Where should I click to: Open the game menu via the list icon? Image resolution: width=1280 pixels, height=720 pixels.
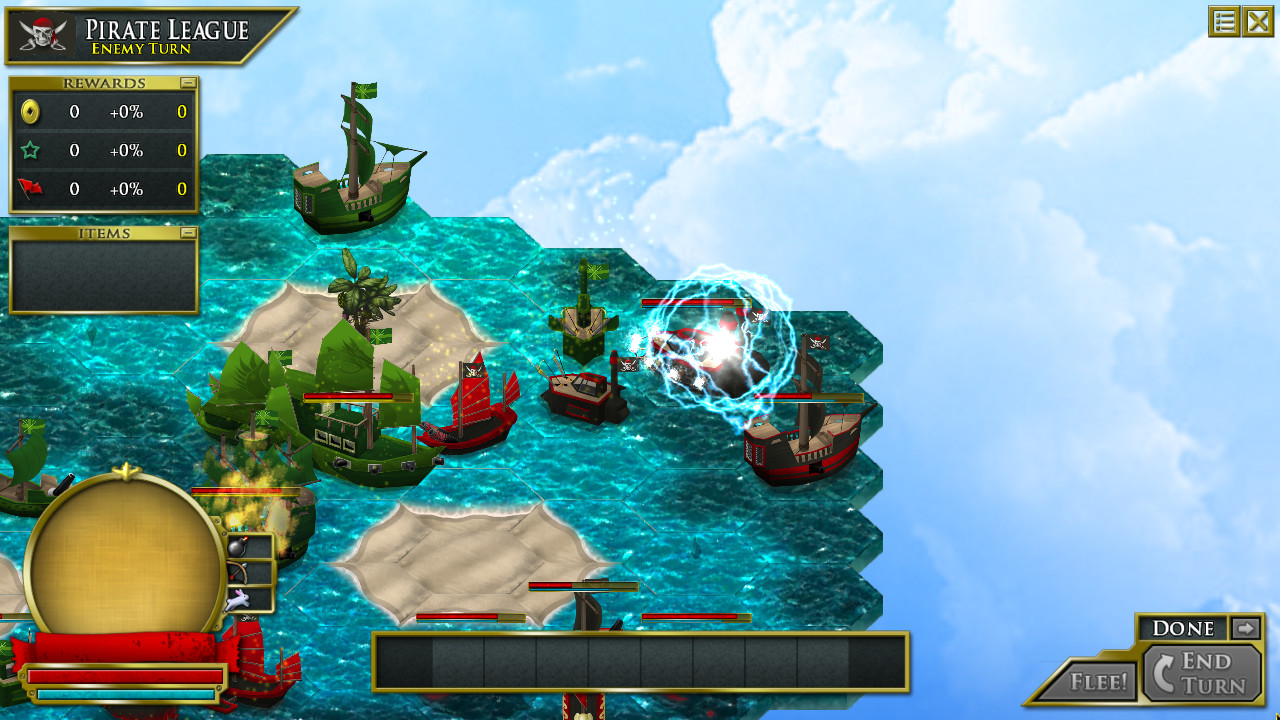(x=1224, y=21)
